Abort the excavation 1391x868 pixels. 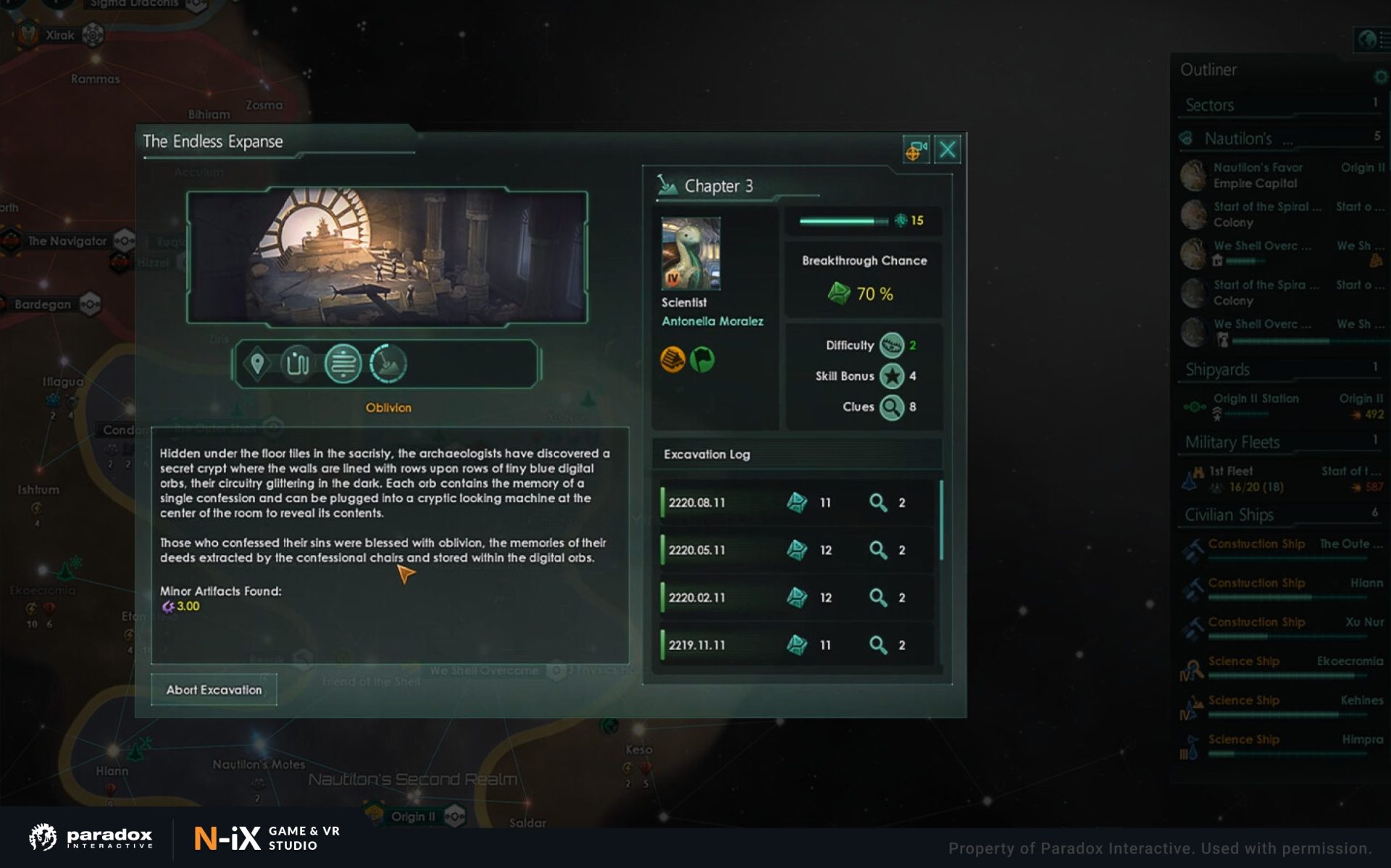pos(214,690)
